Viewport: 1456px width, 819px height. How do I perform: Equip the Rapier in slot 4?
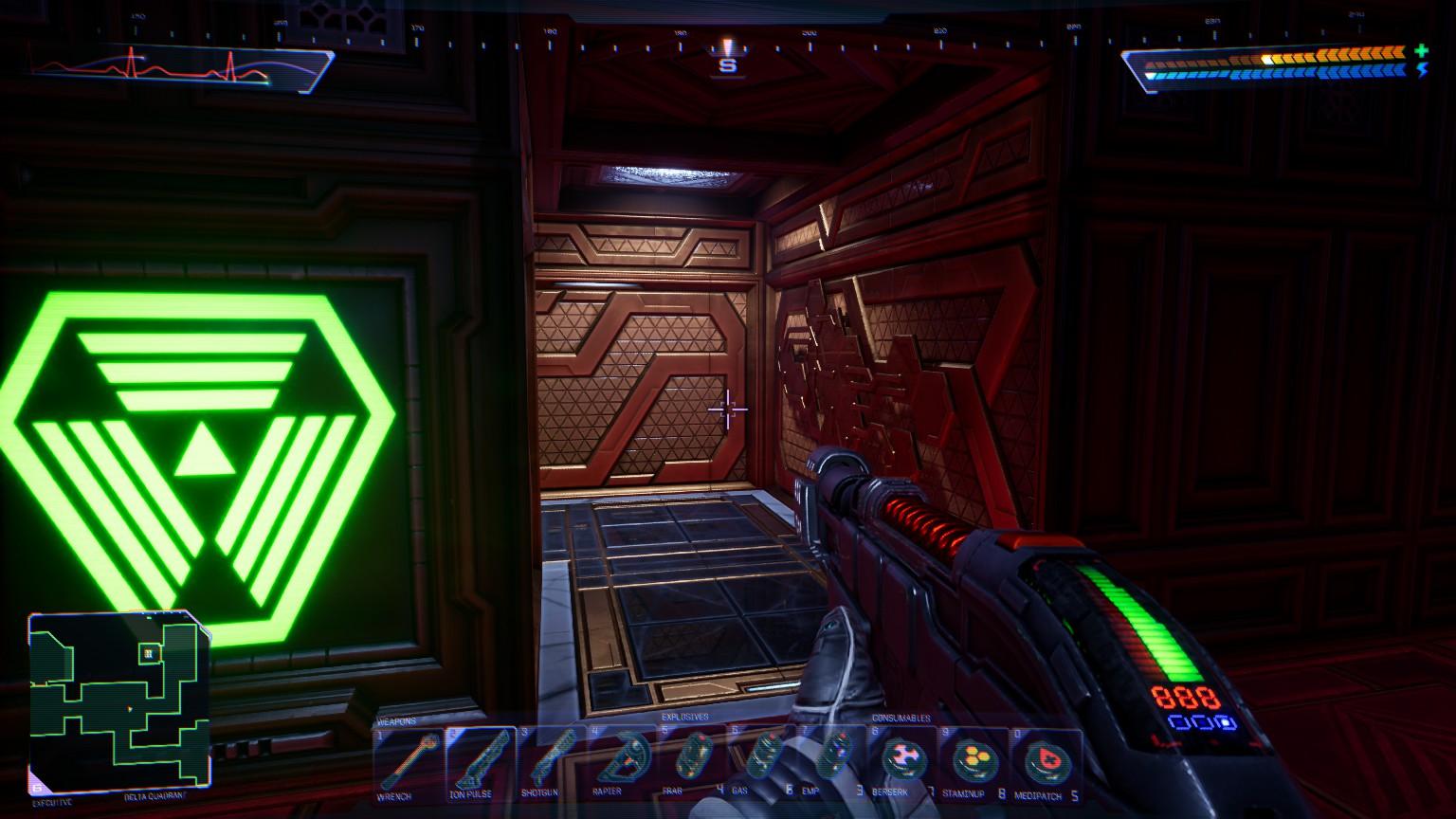click(x=626, y=758)
